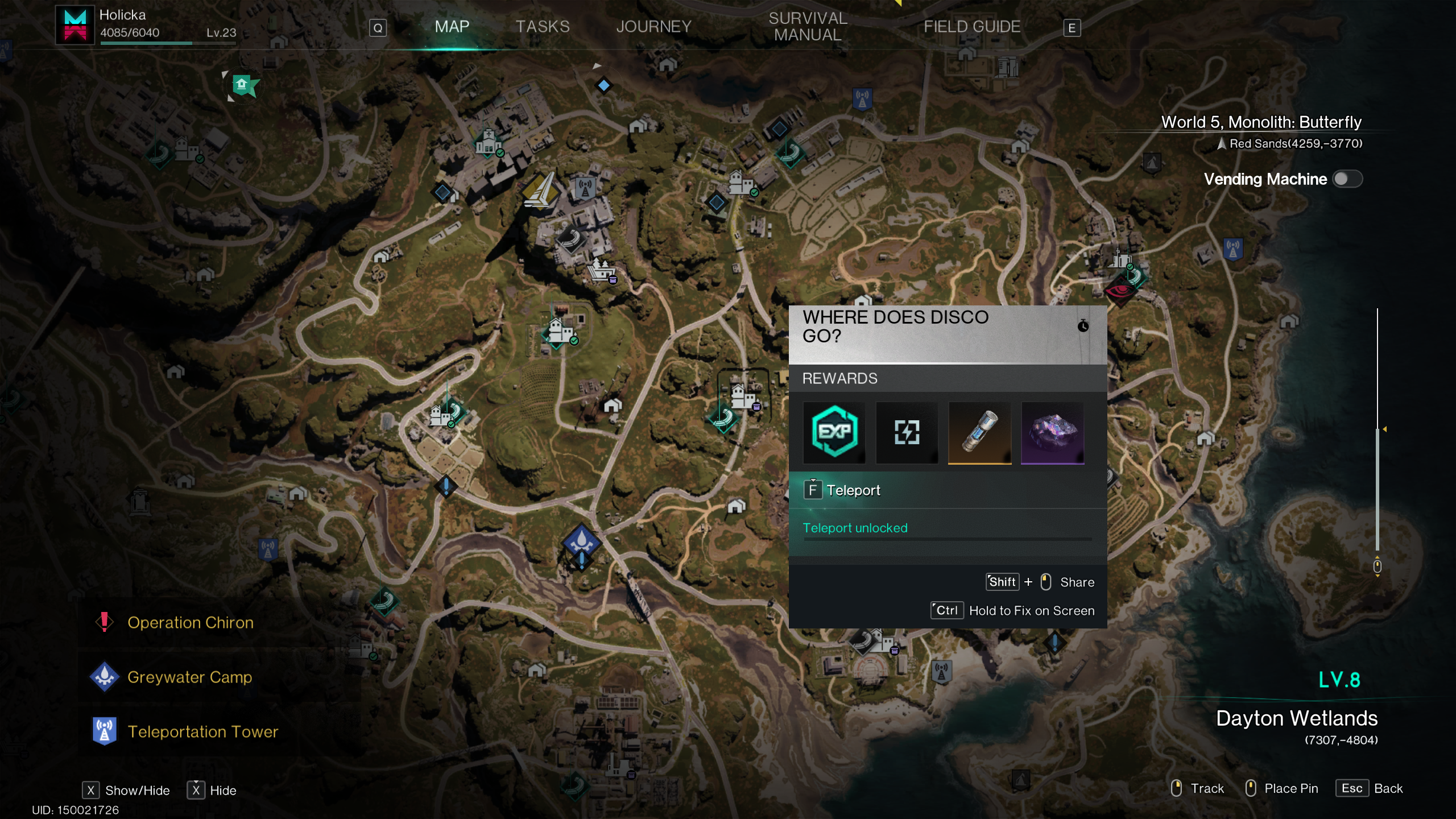Switch to the Field Guide tab
Screen dimensions: 1456x819
(x=971, y=27)
